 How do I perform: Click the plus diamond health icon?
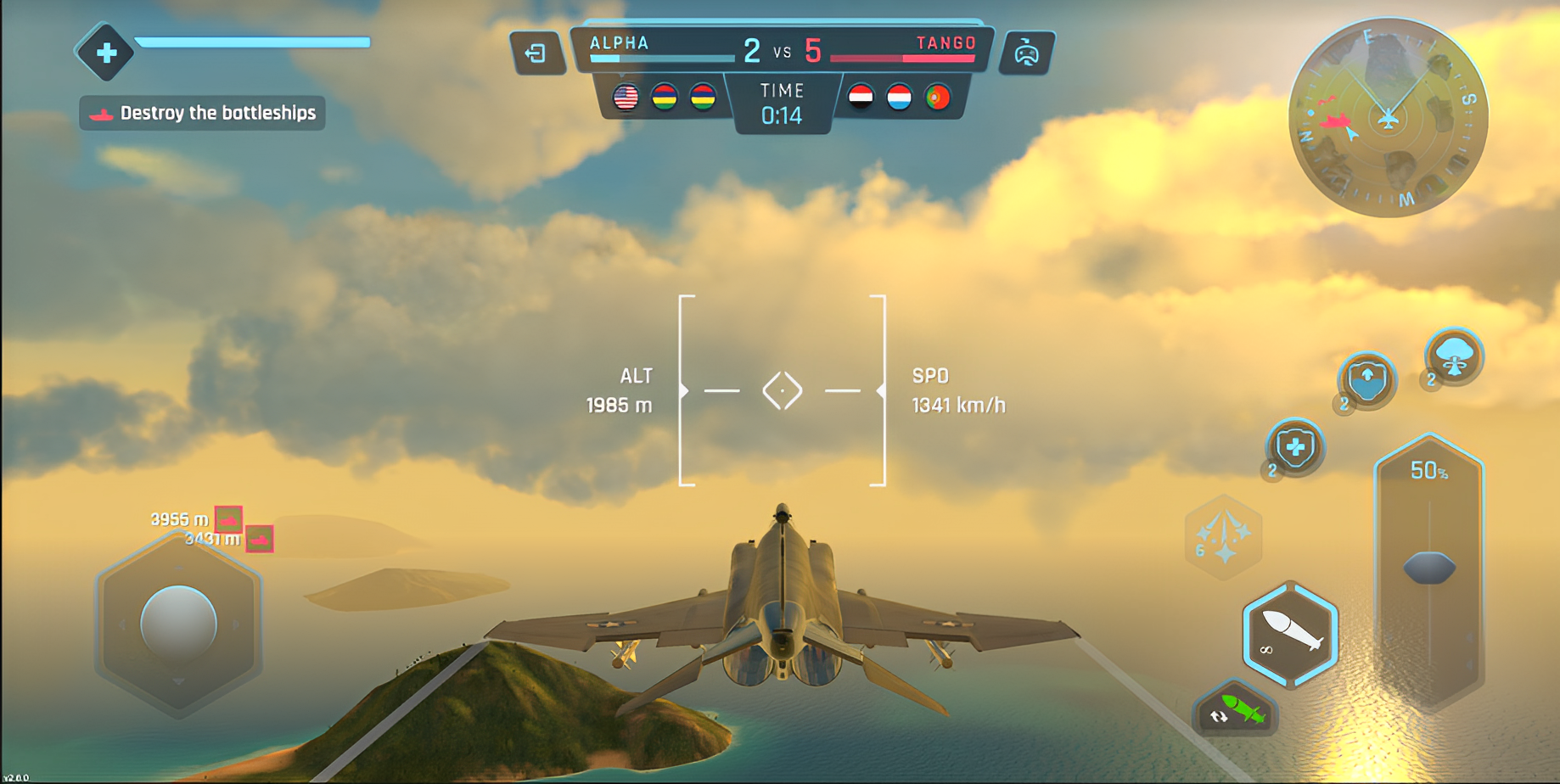click(x=105, y=53)
